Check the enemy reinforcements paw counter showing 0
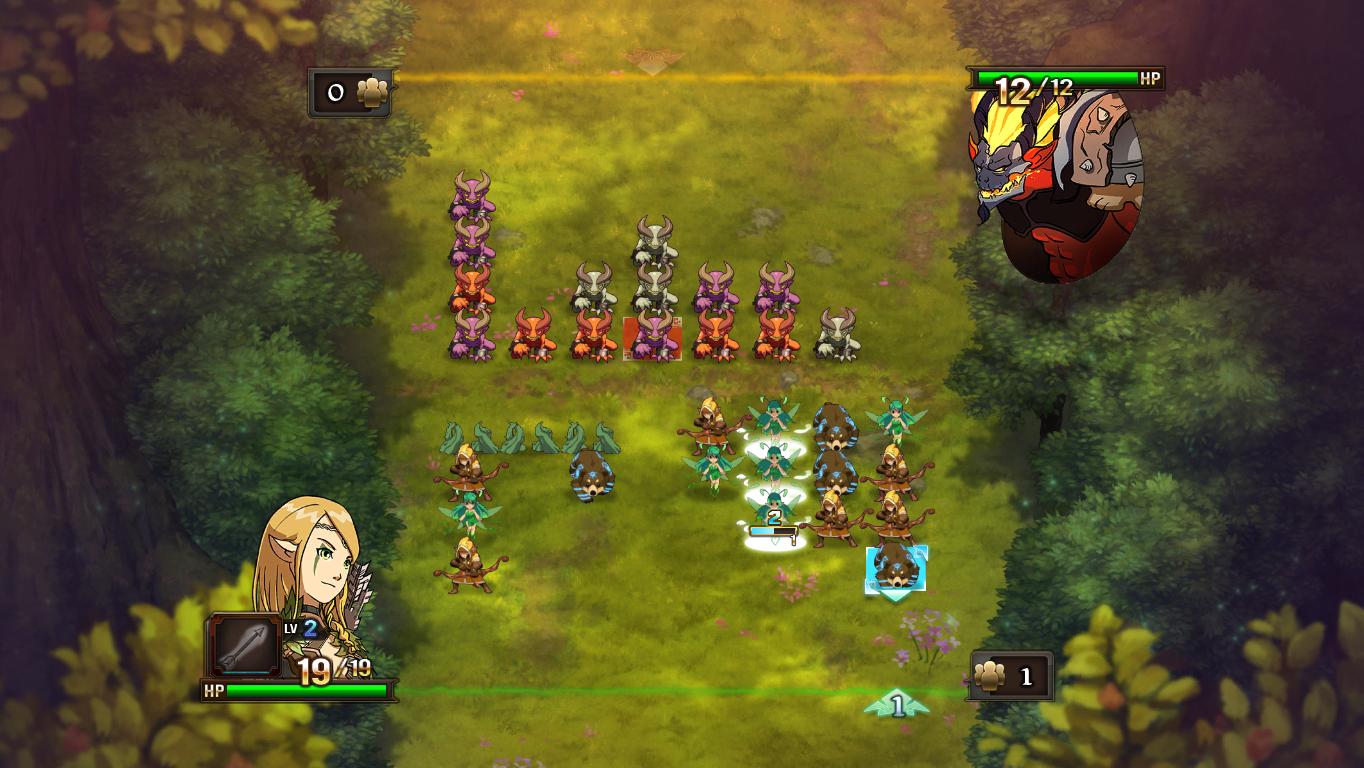The width and height of the screenshot is (1364, 768). click(x=350, y=93)
